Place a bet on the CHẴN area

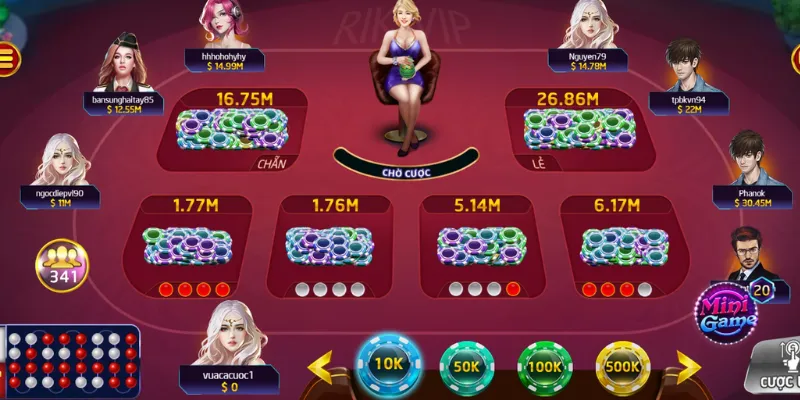pos(232,131)
